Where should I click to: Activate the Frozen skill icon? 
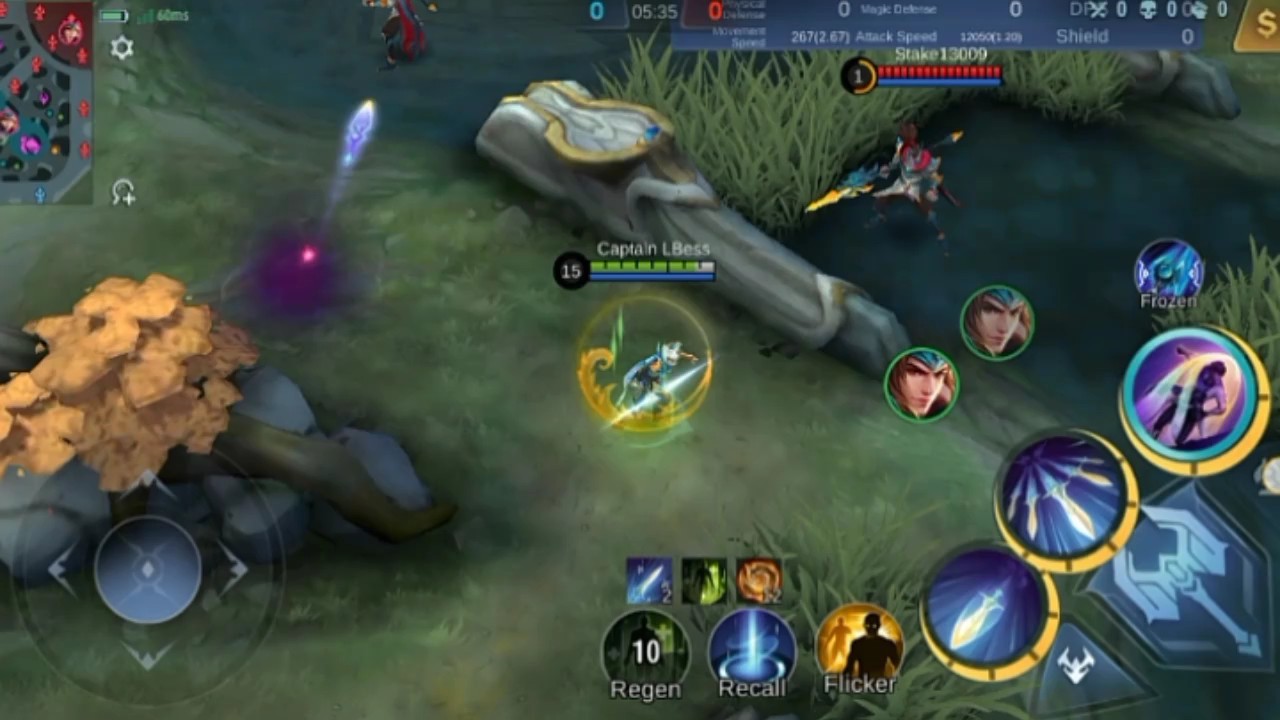pos(1168,270)
